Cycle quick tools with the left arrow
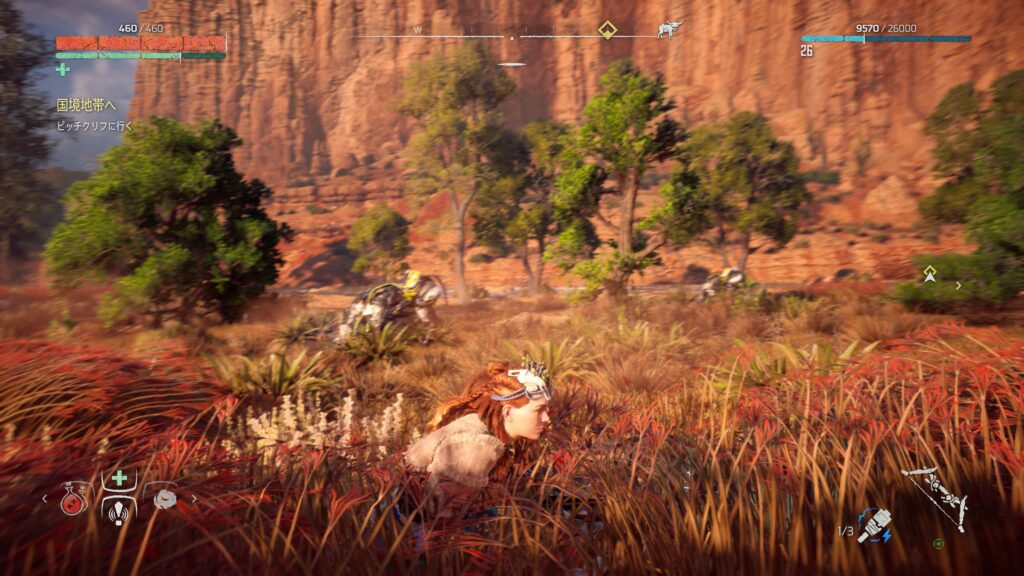 pyautogui.click(x=44, y=498)
